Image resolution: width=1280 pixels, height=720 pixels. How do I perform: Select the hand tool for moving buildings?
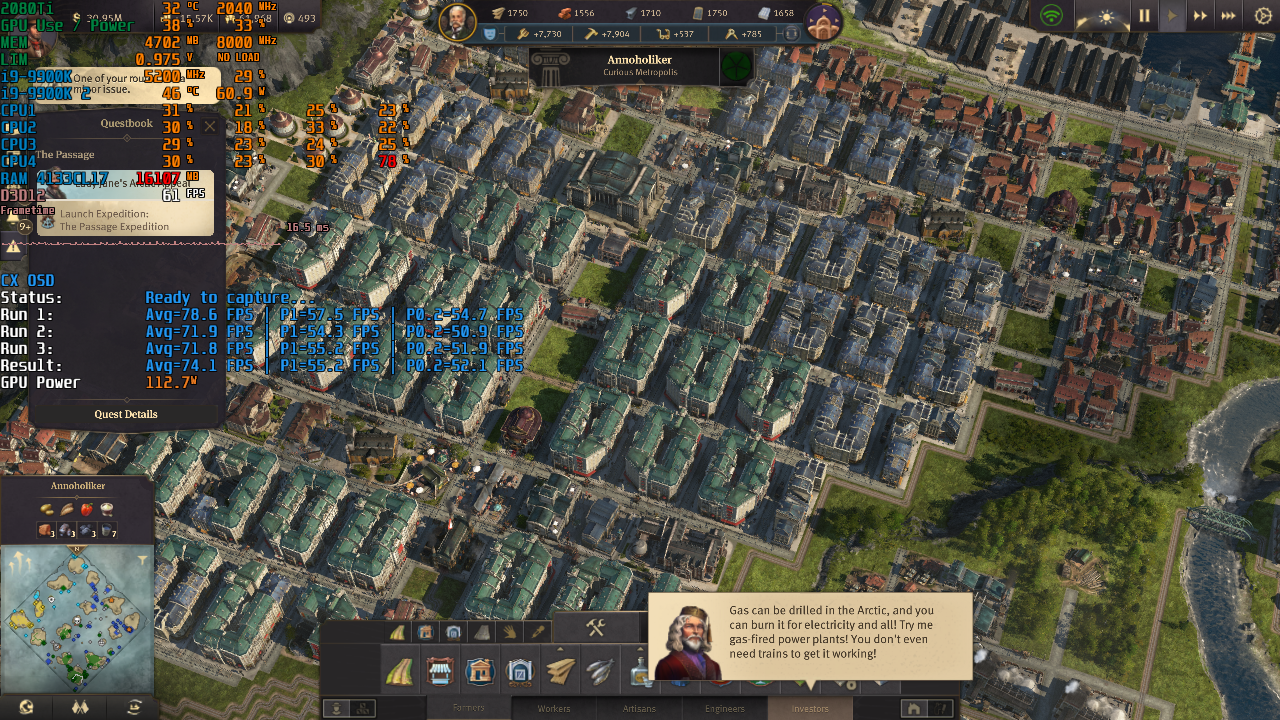click(x=510, y=631)
